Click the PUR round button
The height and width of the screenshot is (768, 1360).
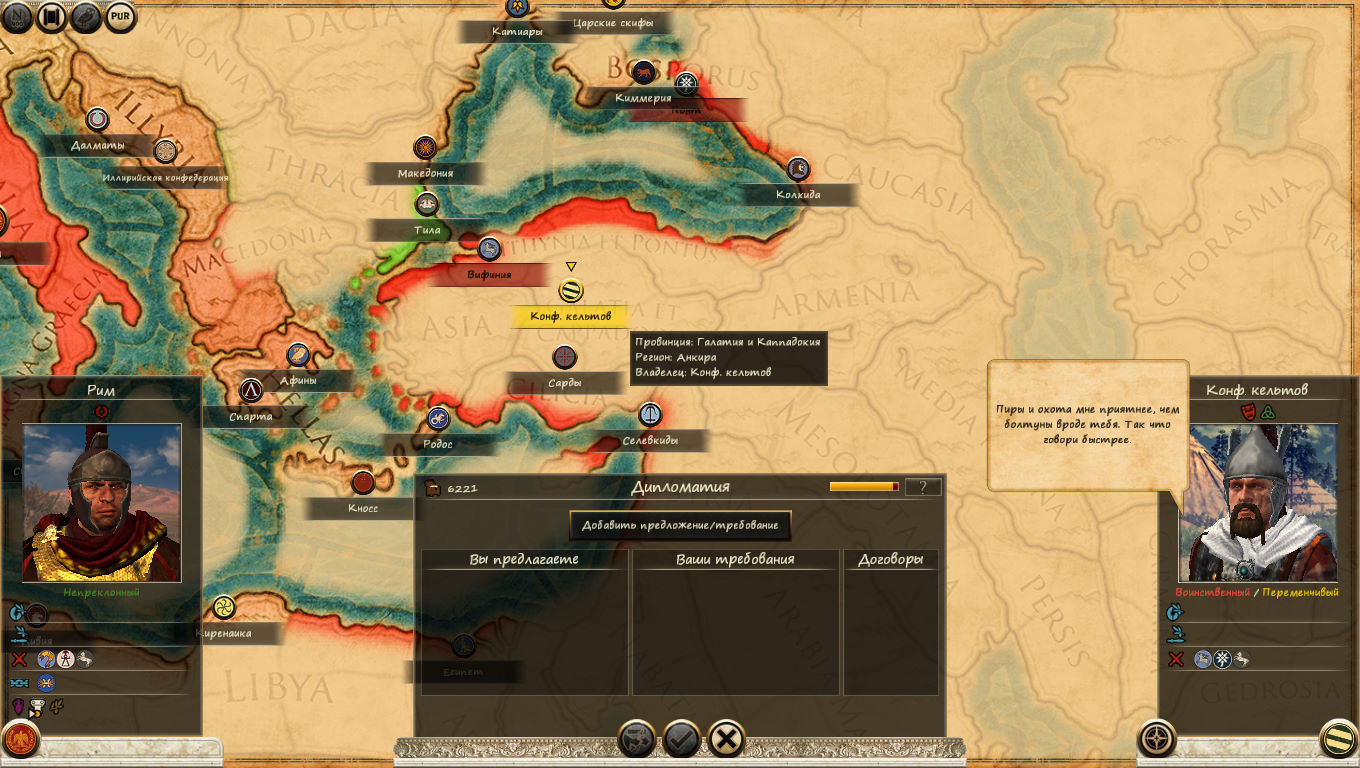[x=120, y=16]
